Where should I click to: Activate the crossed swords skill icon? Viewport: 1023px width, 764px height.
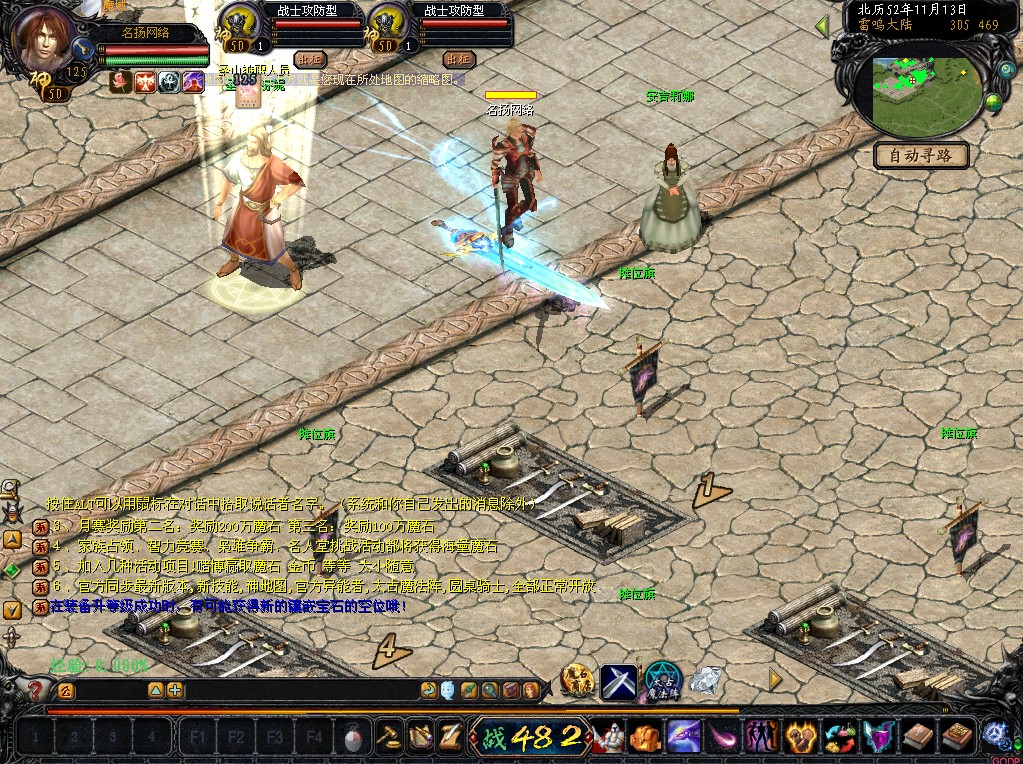(619, 681)
